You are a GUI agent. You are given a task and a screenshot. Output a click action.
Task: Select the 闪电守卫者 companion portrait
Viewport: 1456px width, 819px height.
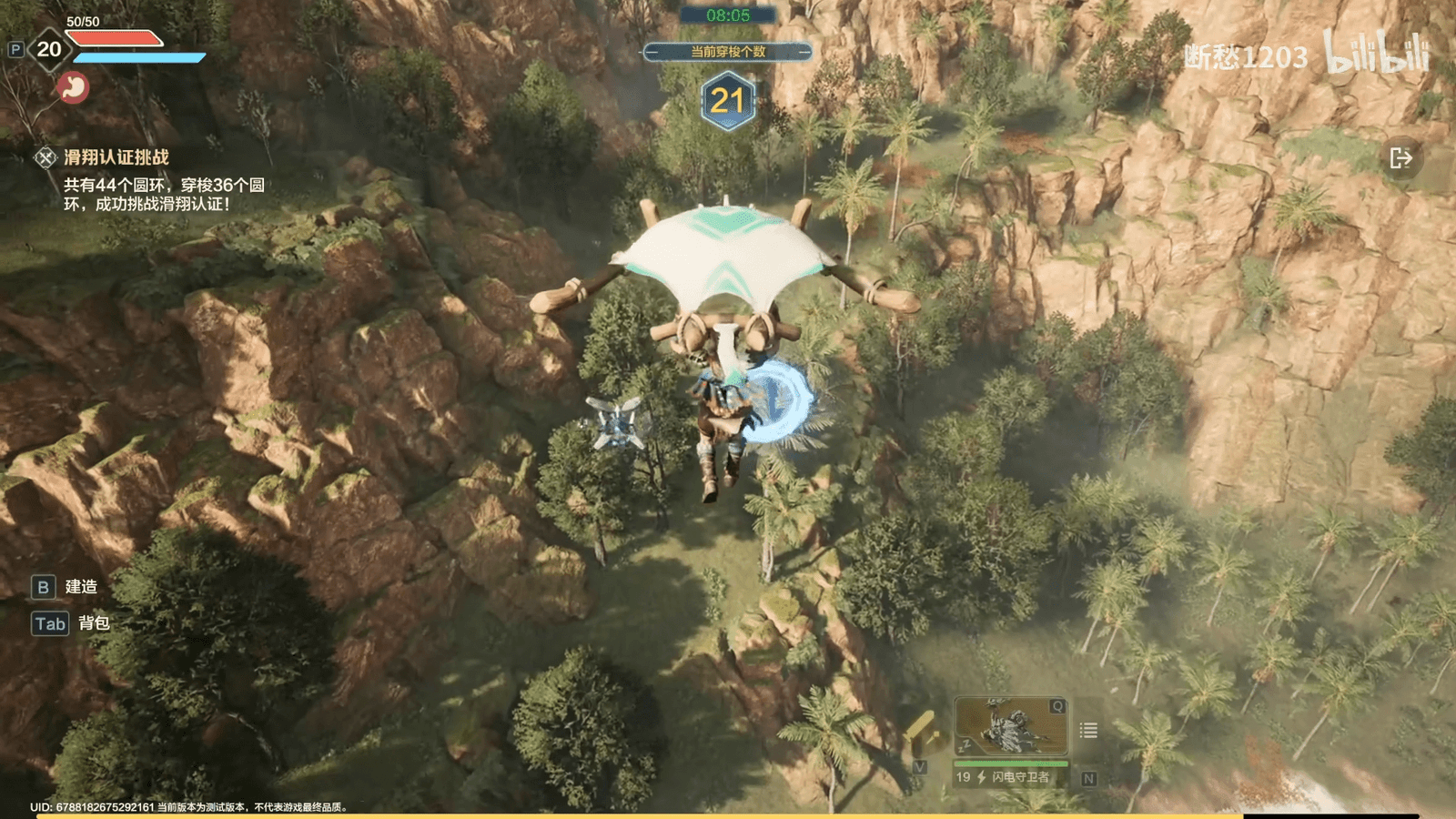coord(1010,727)
